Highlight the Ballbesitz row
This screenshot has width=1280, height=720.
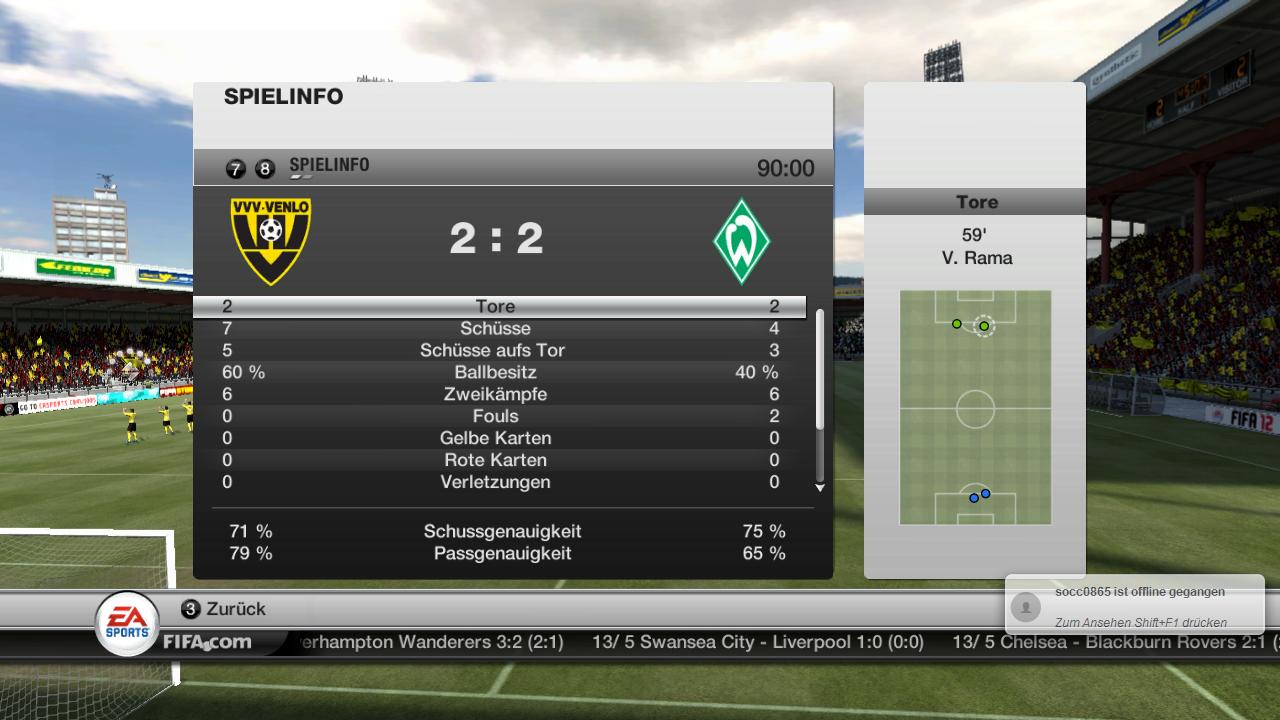pyautogui.click(x=498, y=373)
